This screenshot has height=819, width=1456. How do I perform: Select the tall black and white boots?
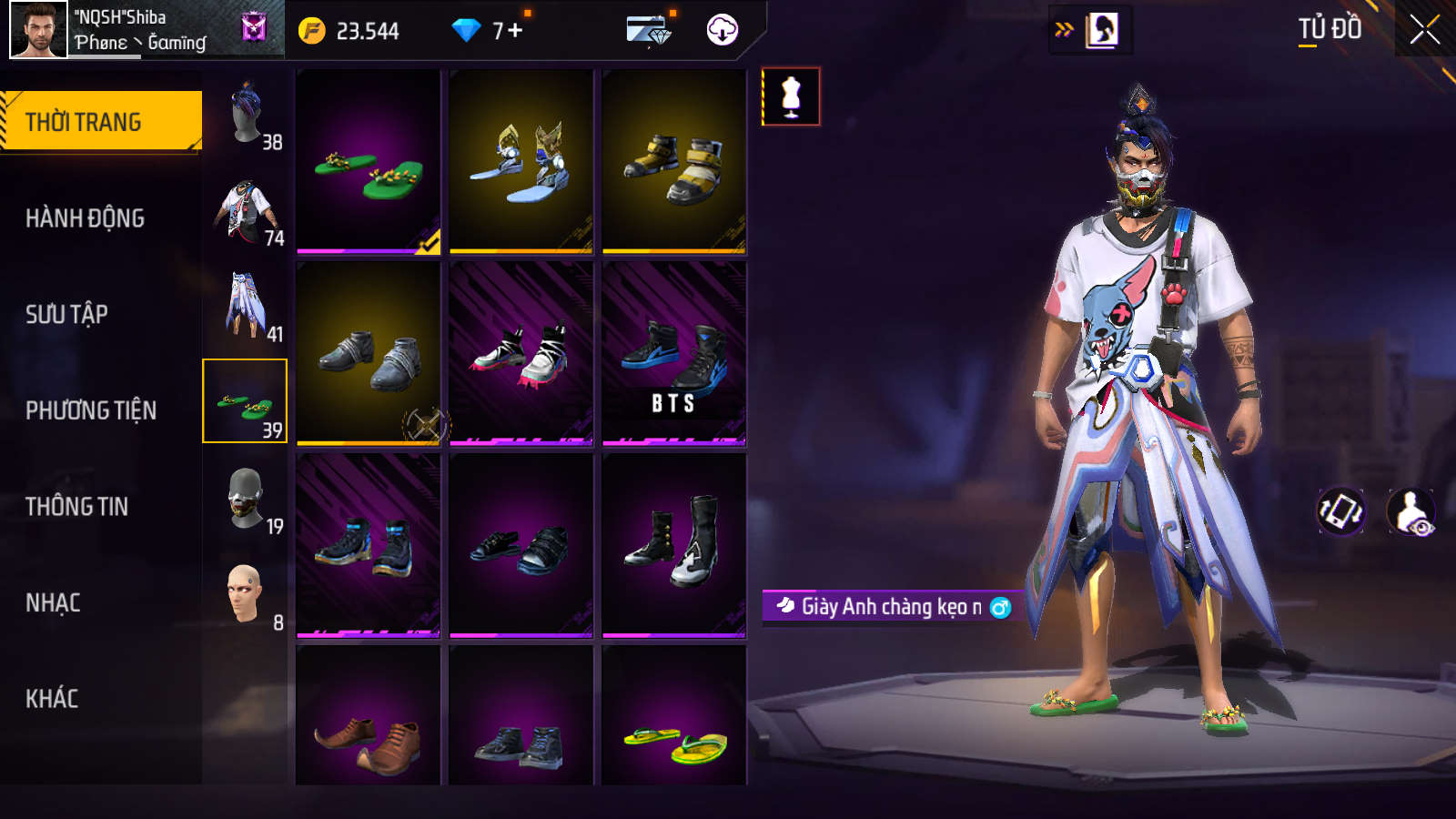pos(674,545)
